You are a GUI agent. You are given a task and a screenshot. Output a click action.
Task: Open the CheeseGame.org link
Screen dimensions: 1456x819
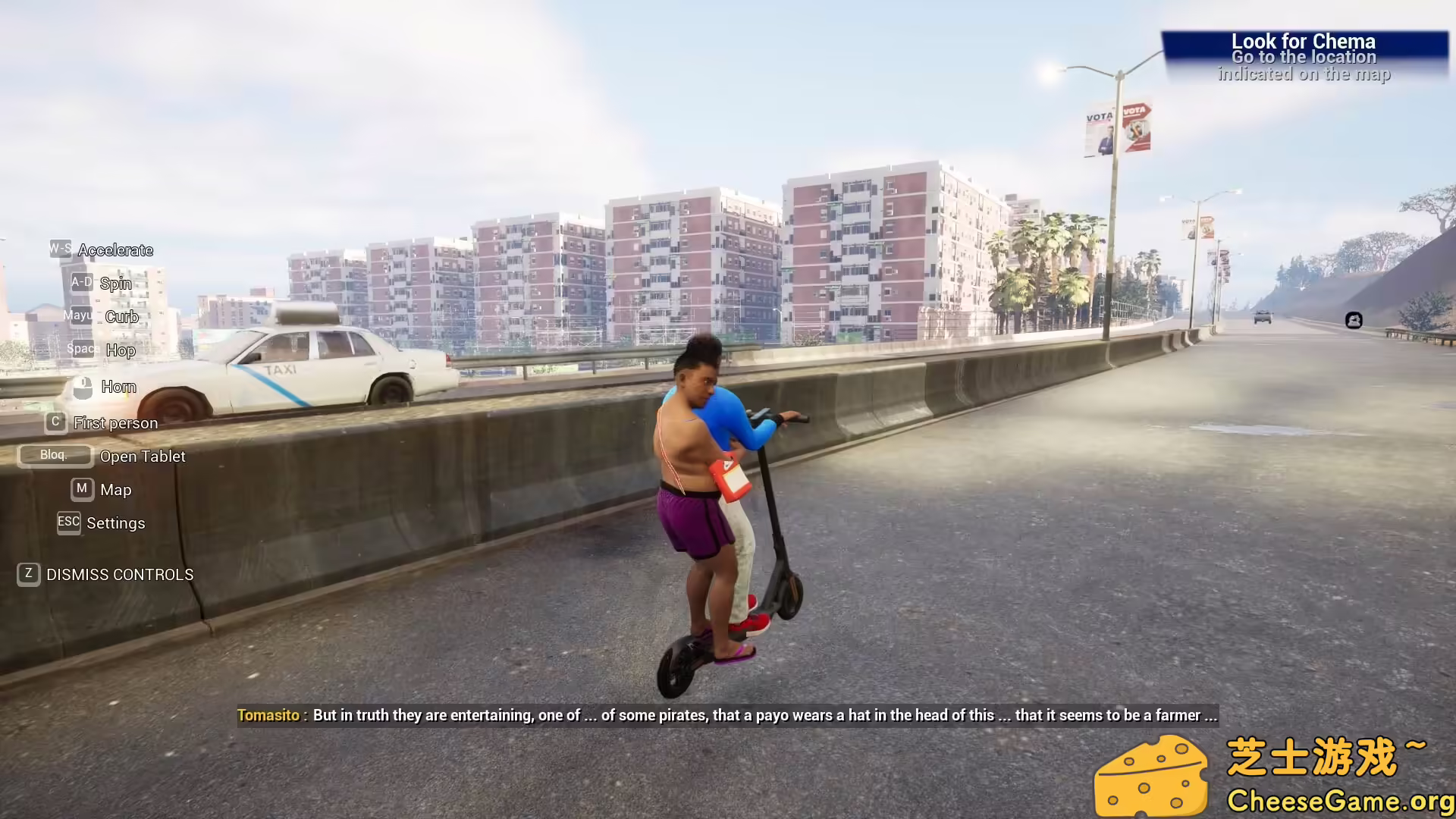point(1339,799)
